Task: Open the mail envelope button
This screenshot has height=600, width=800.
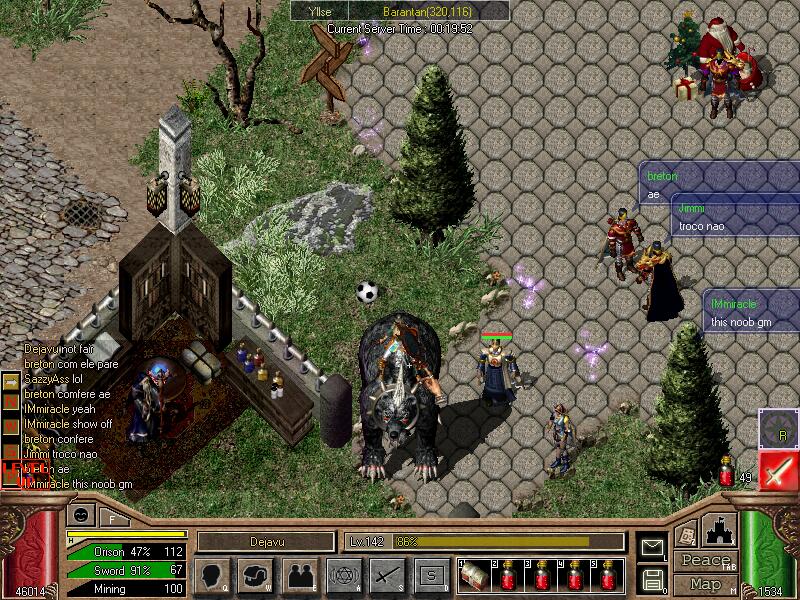Action: coord(652,547)
